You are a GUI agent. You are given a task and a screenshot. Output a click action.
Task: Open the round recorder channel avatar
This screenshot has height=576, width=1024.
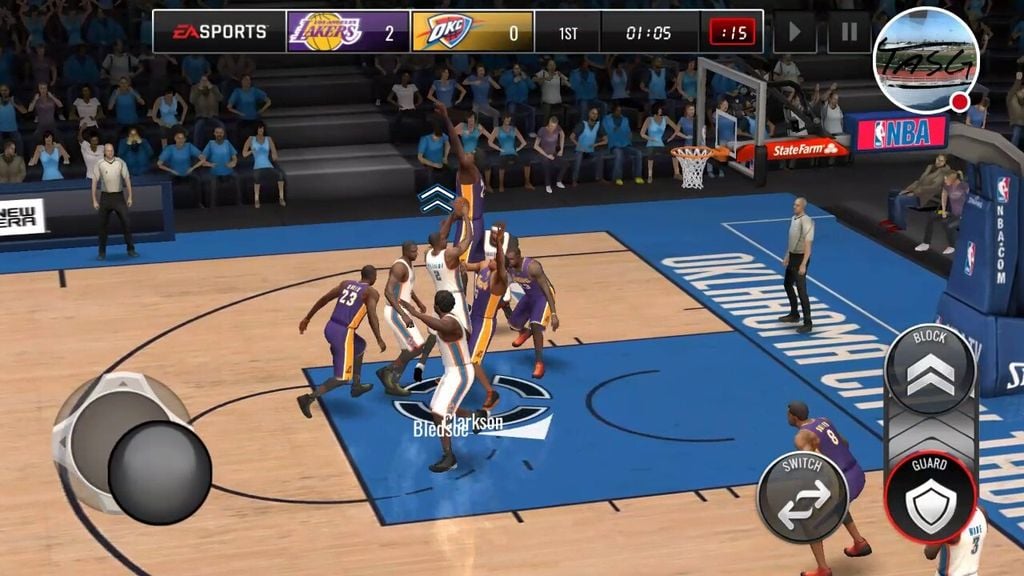[x=925, y=60]
